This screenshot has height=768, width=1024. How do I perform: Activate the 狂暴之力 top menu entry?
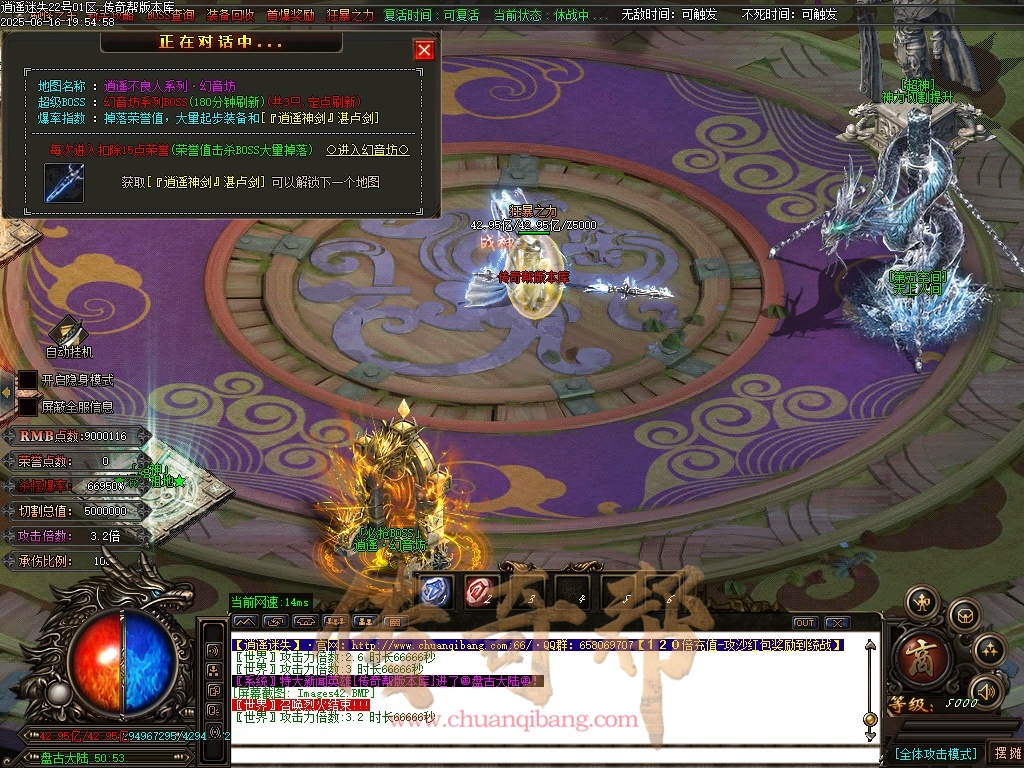click(350, 15)
